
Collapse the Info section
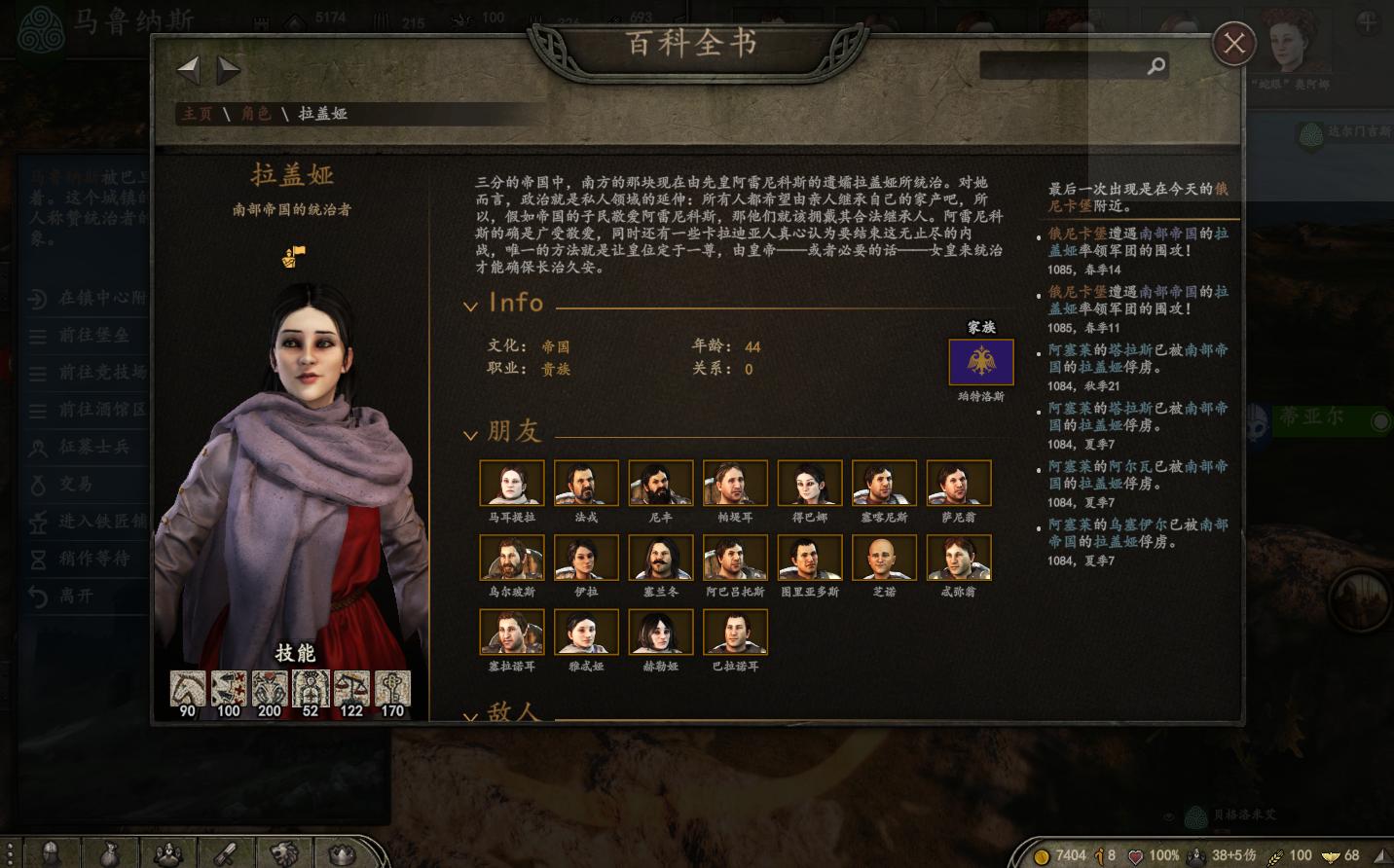tap(471, 305)
